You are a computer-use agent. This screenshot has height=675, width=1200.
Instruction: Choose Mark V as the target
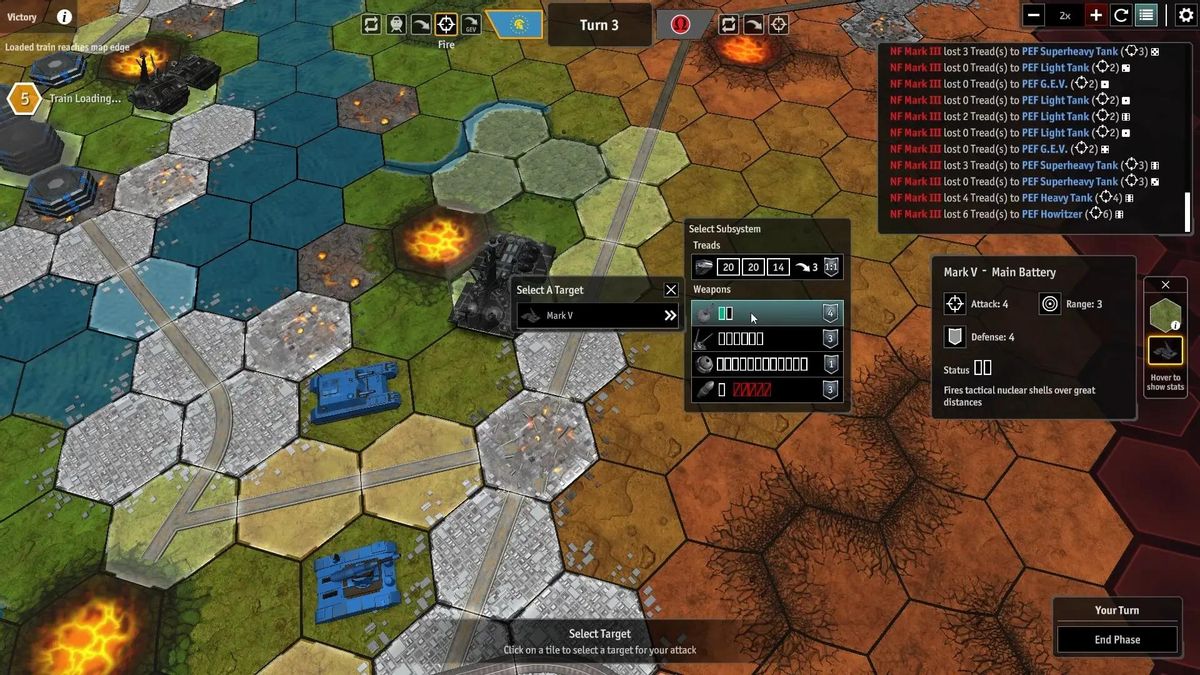pyautogui.click(x=598, y=316)
